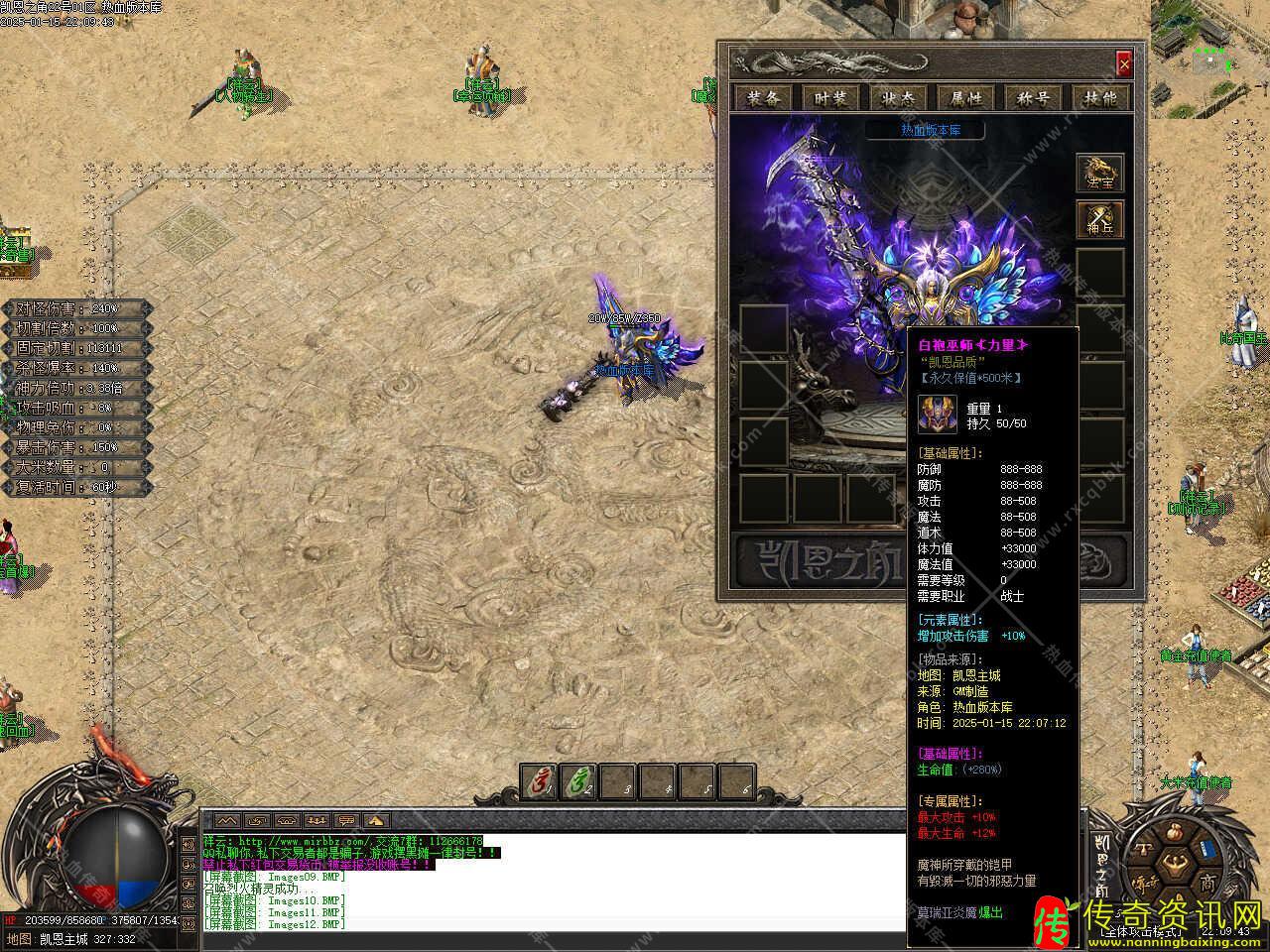
Task: Select the 状态 status tab
Action: [x=898, y=97]
